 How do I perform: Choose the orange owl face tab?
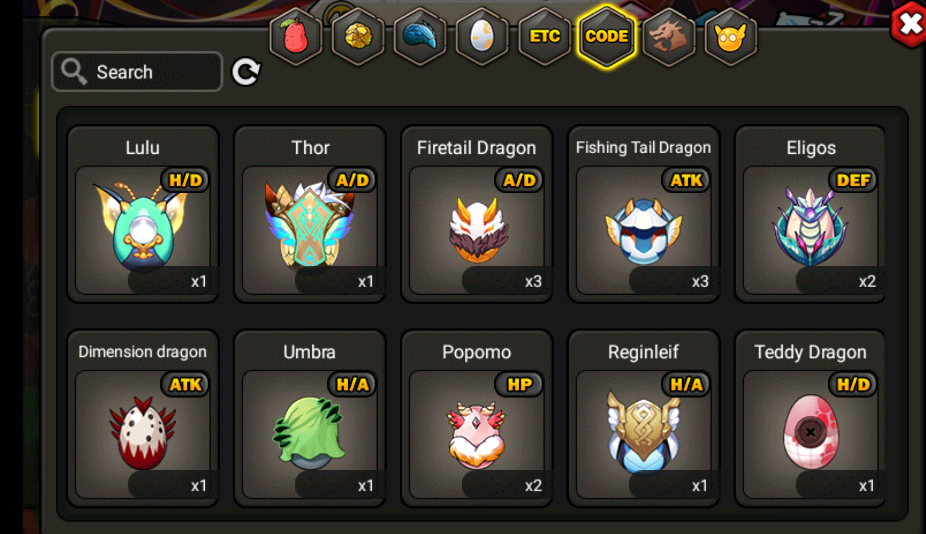click(730, 37)
